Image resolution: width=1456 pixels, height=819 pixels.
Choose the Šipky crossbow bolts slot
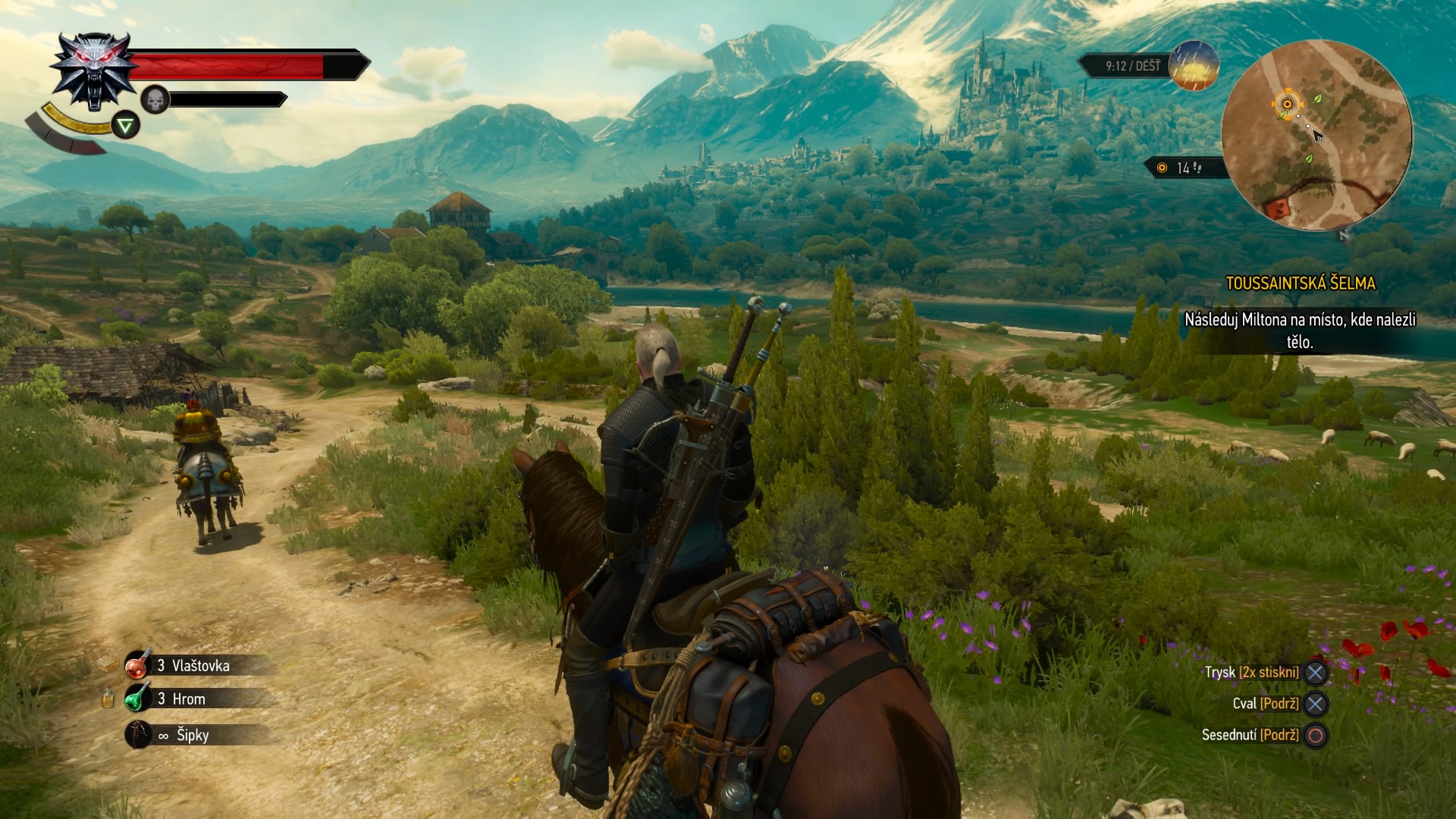click(x=139, y=734)
